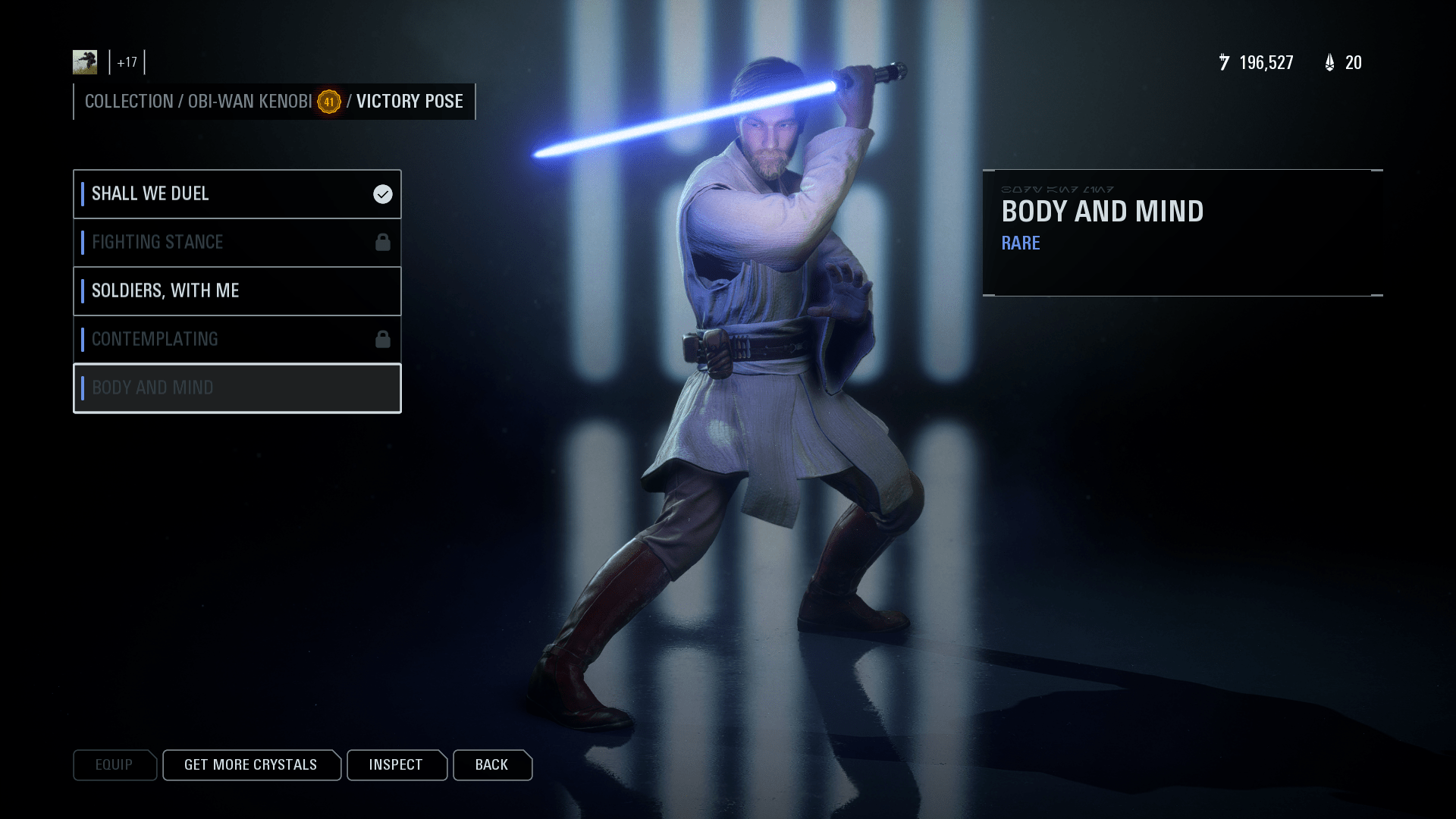Open the Body and Mind info panel header

click(1101, 212)
